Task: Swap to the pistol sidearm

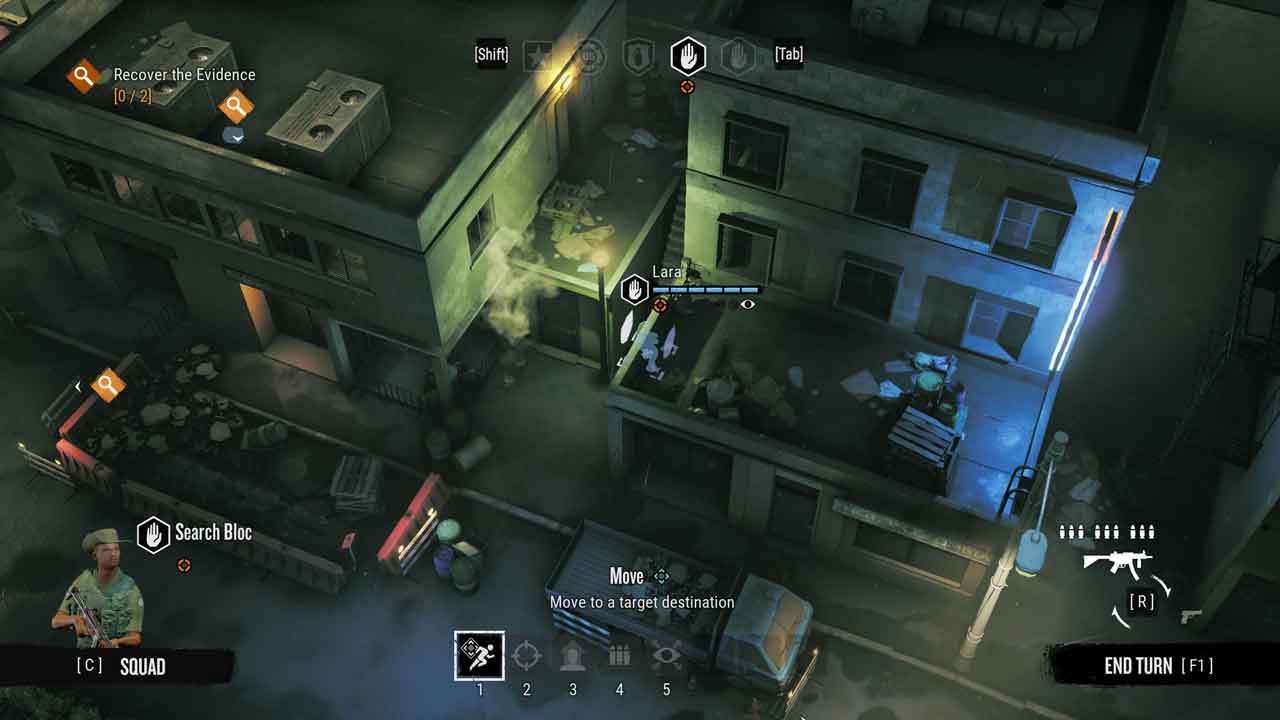Action: click(x=1191, y=616)
